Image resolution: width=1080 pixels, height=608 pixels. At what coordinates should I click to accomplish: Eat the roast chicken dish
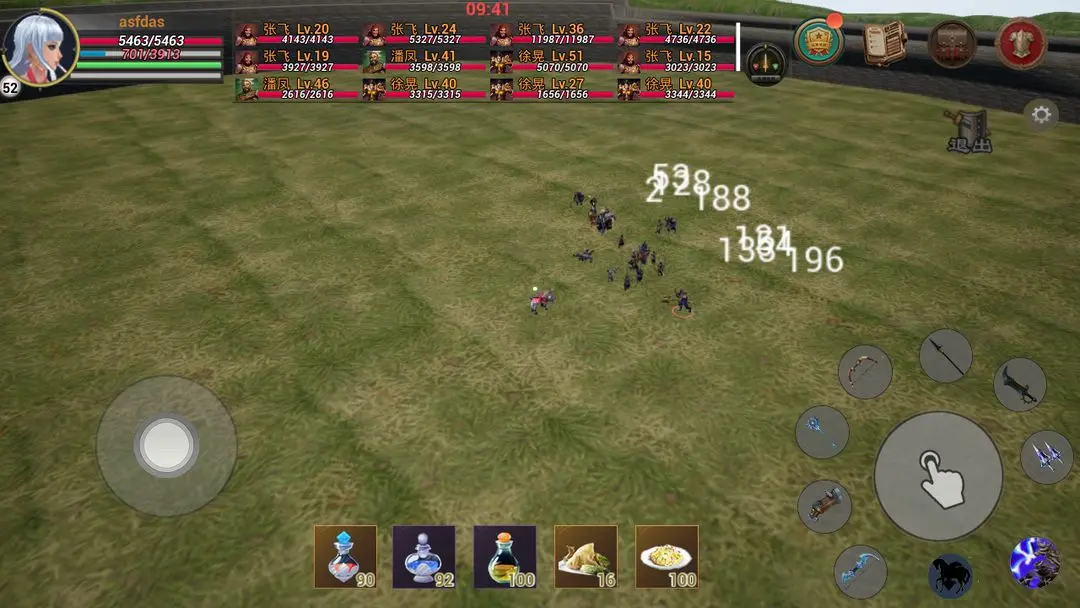585,556
